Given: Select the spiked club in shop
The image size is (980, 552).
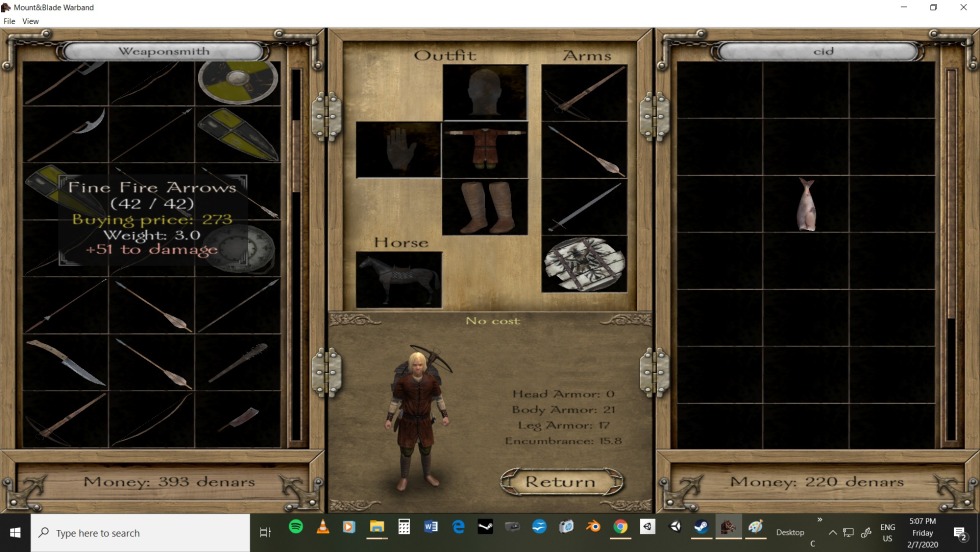Looking at the screenshot, I should [237, 361].
